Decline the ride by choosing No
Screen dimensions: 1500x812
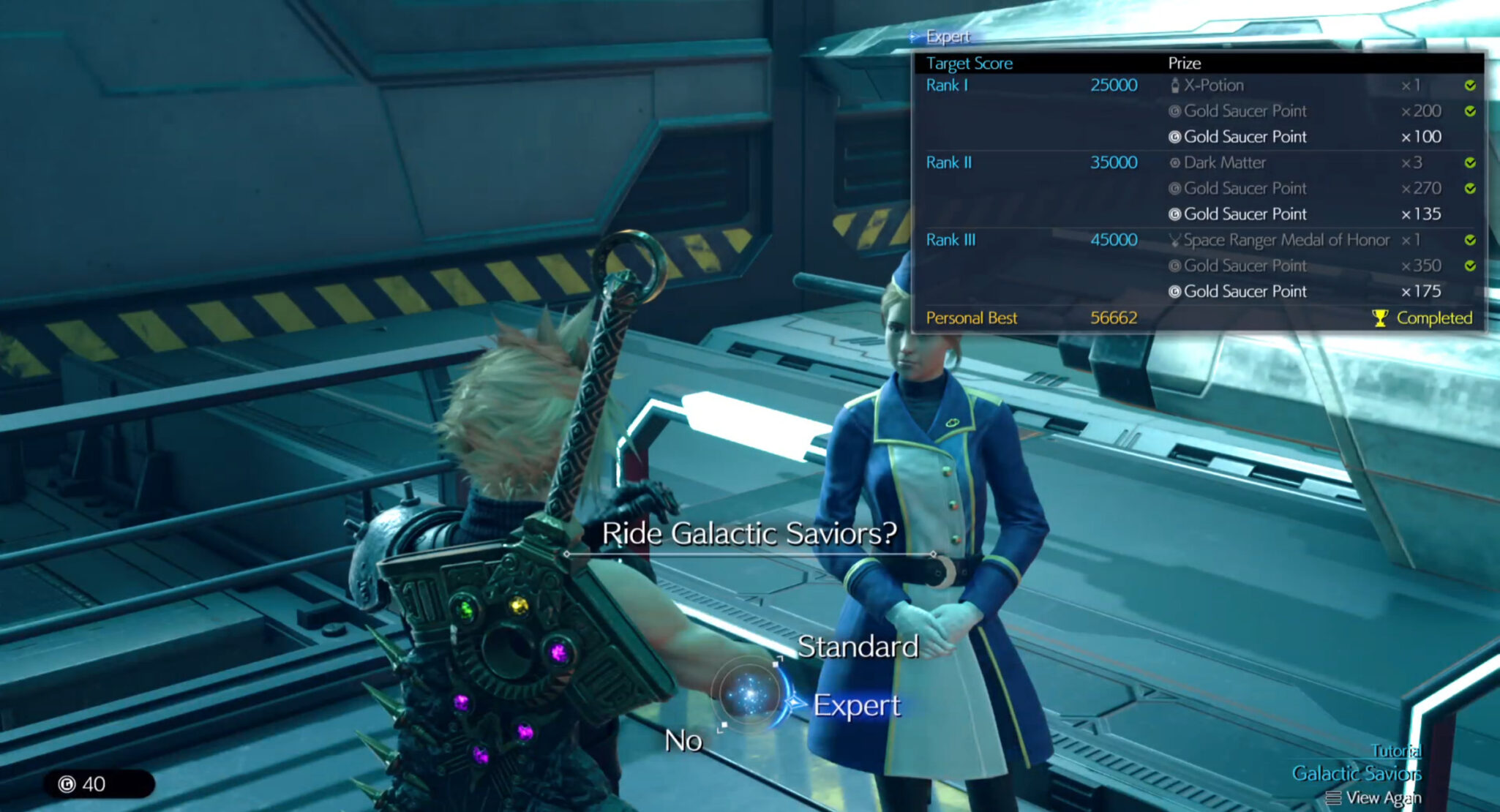pyautogui.click(x=683, y=741)
